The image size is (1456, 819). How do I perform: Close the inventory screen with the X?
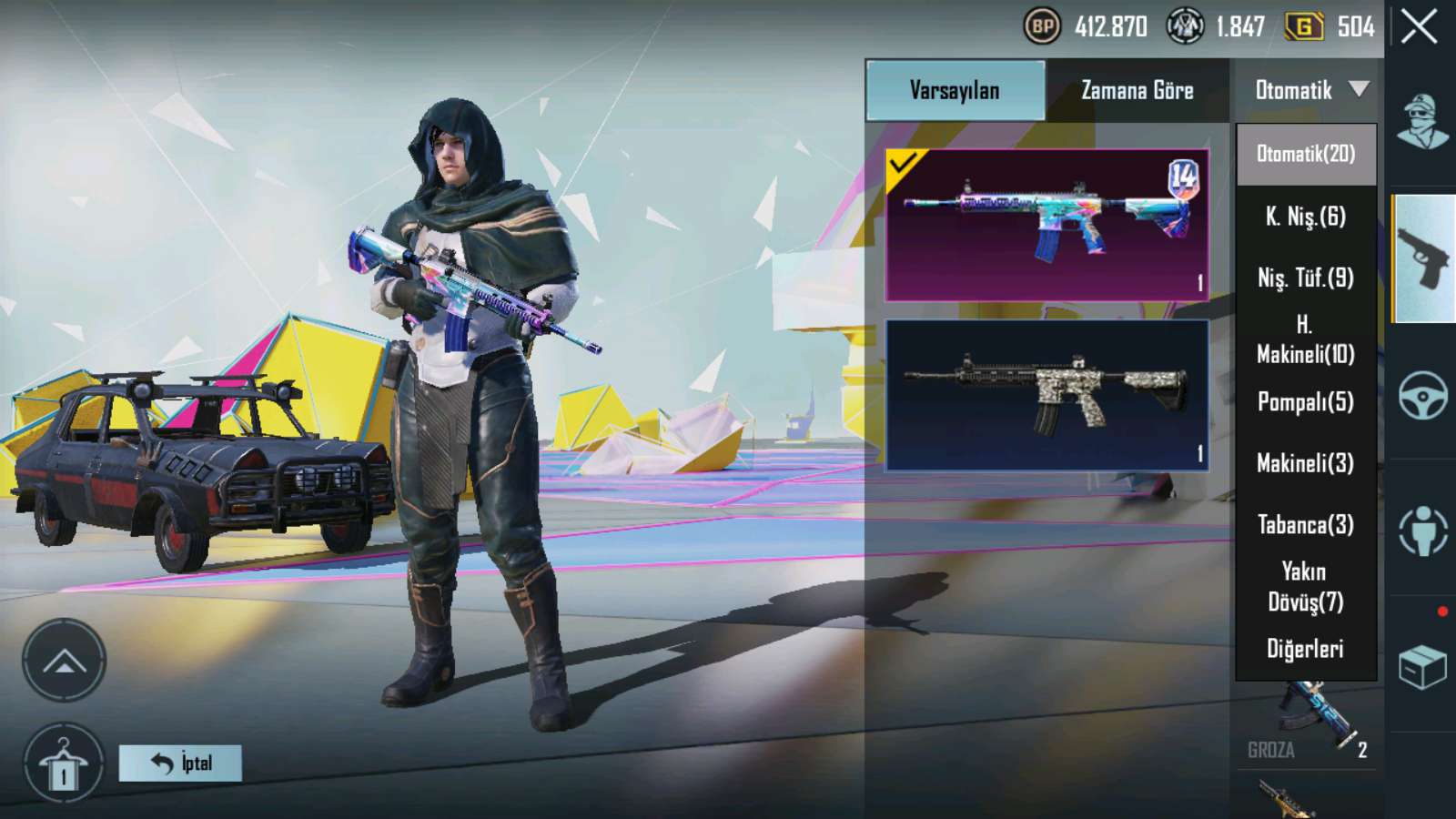point(1419,26)
